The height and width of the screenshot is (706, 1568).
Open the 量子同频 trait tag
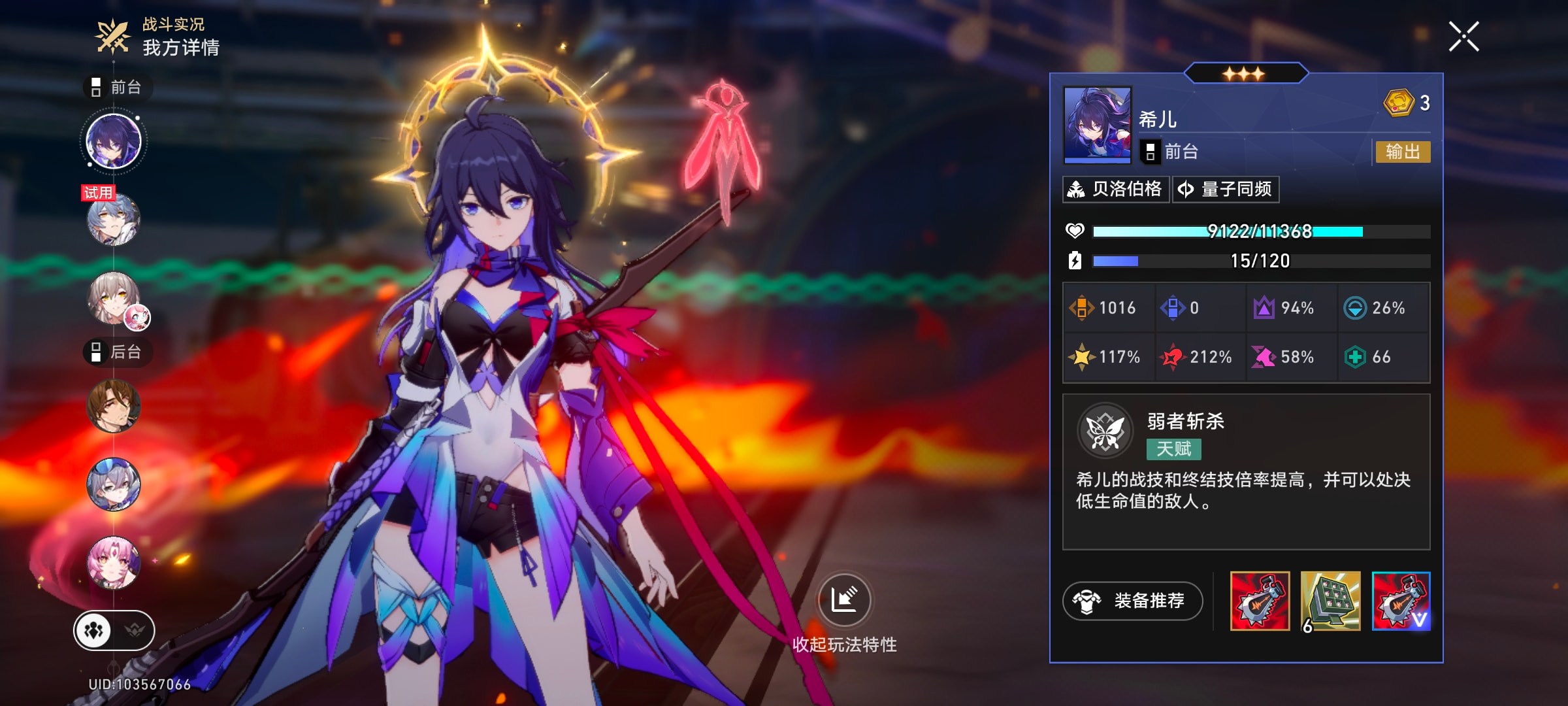tap(1226, 190)
